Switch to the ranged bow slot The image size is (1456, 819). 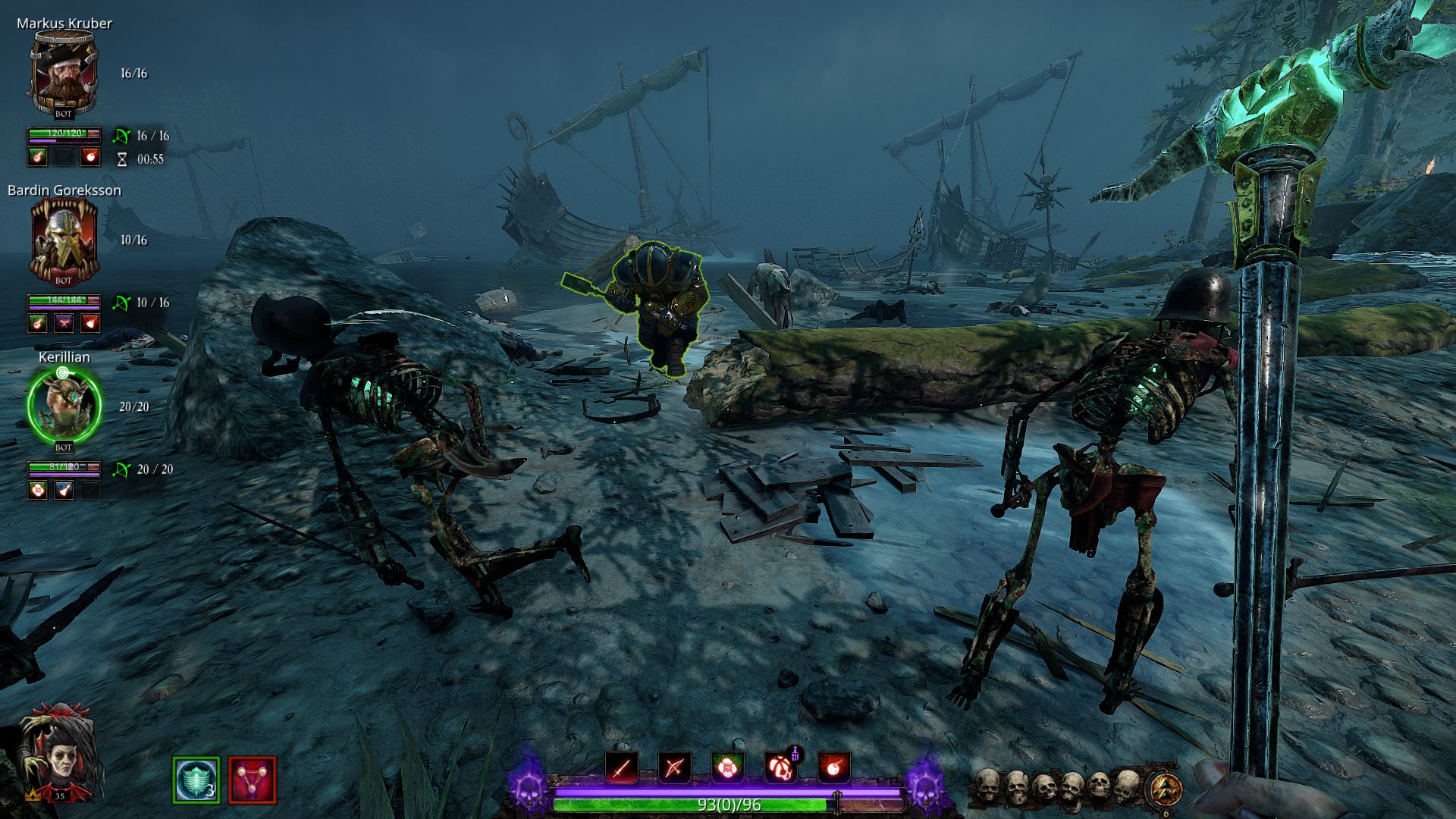674,768
